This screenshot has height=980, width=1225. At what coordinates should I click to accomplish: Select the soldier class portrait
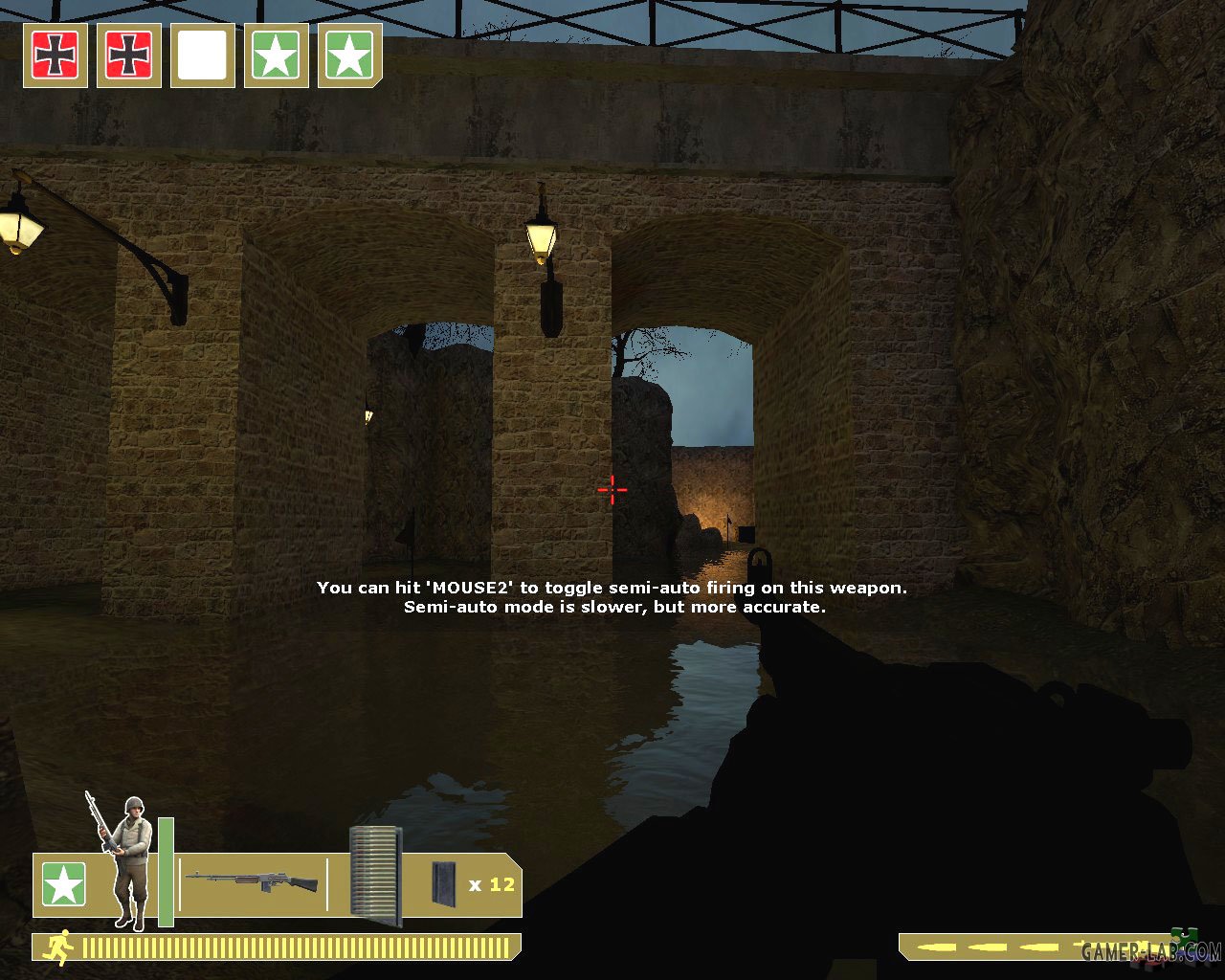(x=127, y=863)
